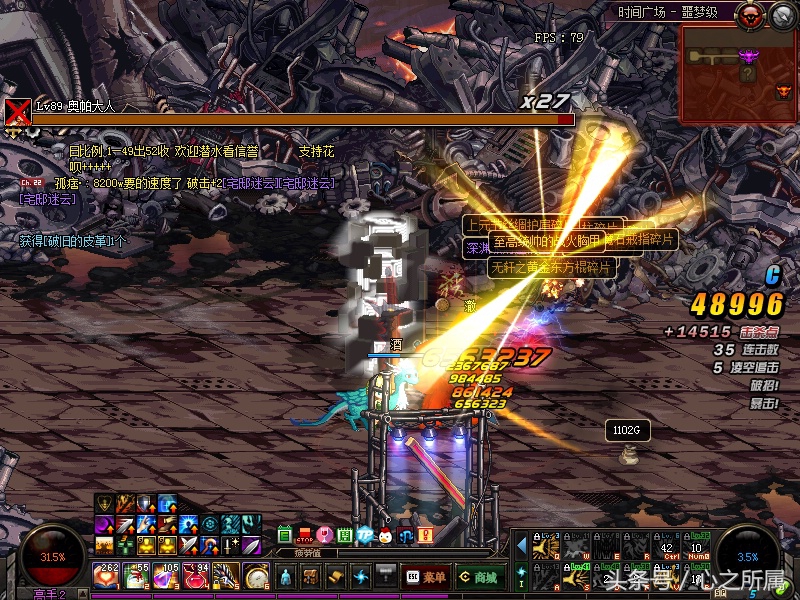800x600 pixels.
Task: Toggle the skill bar left arrow
Action: coord(521,545)
